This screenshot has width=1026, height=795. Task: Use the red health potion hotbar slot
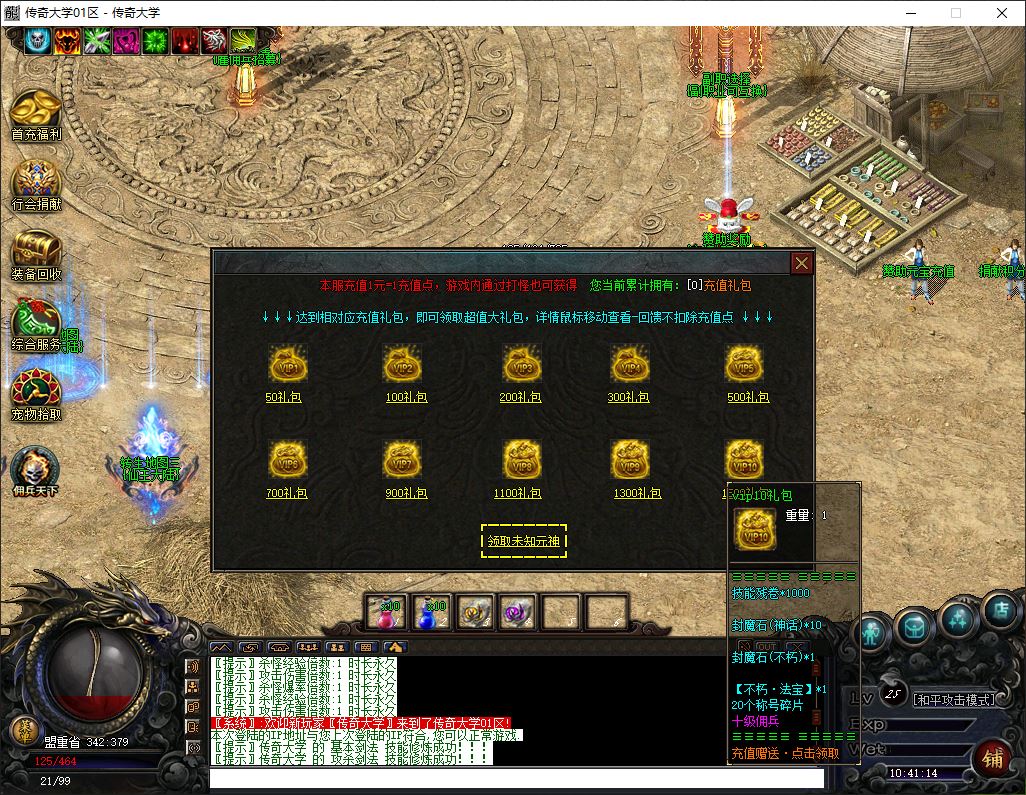tap(385, 612)
